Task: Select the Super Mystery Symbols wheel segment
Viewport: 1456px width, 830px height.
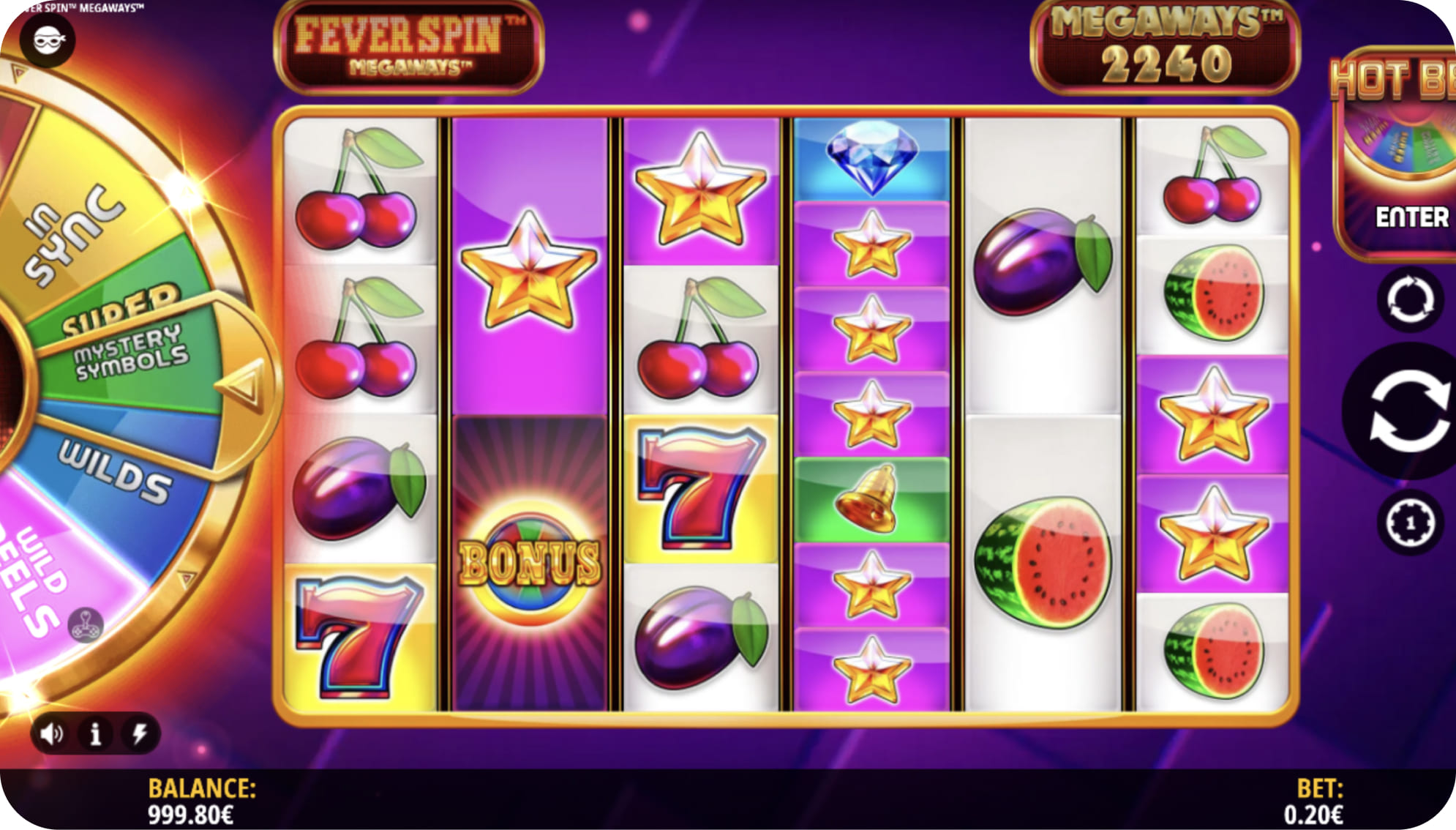Action: click(128, 351)
